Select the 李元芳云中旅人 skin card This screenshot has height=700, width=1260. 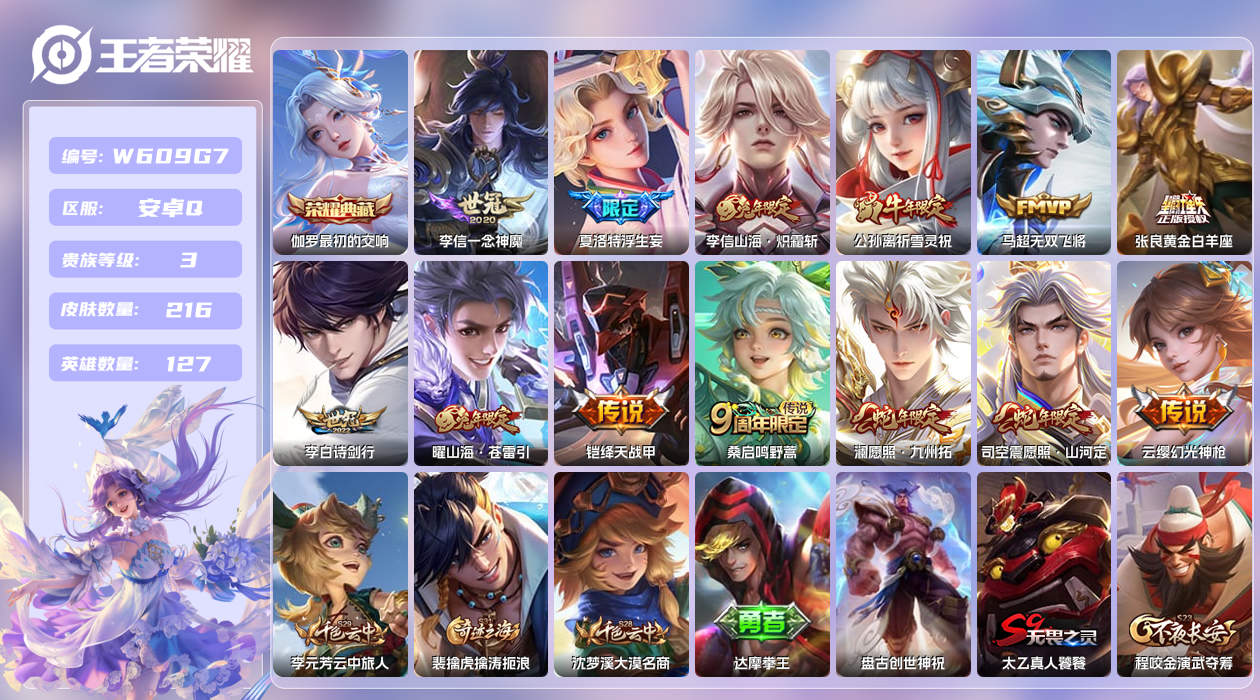(340, 574)
